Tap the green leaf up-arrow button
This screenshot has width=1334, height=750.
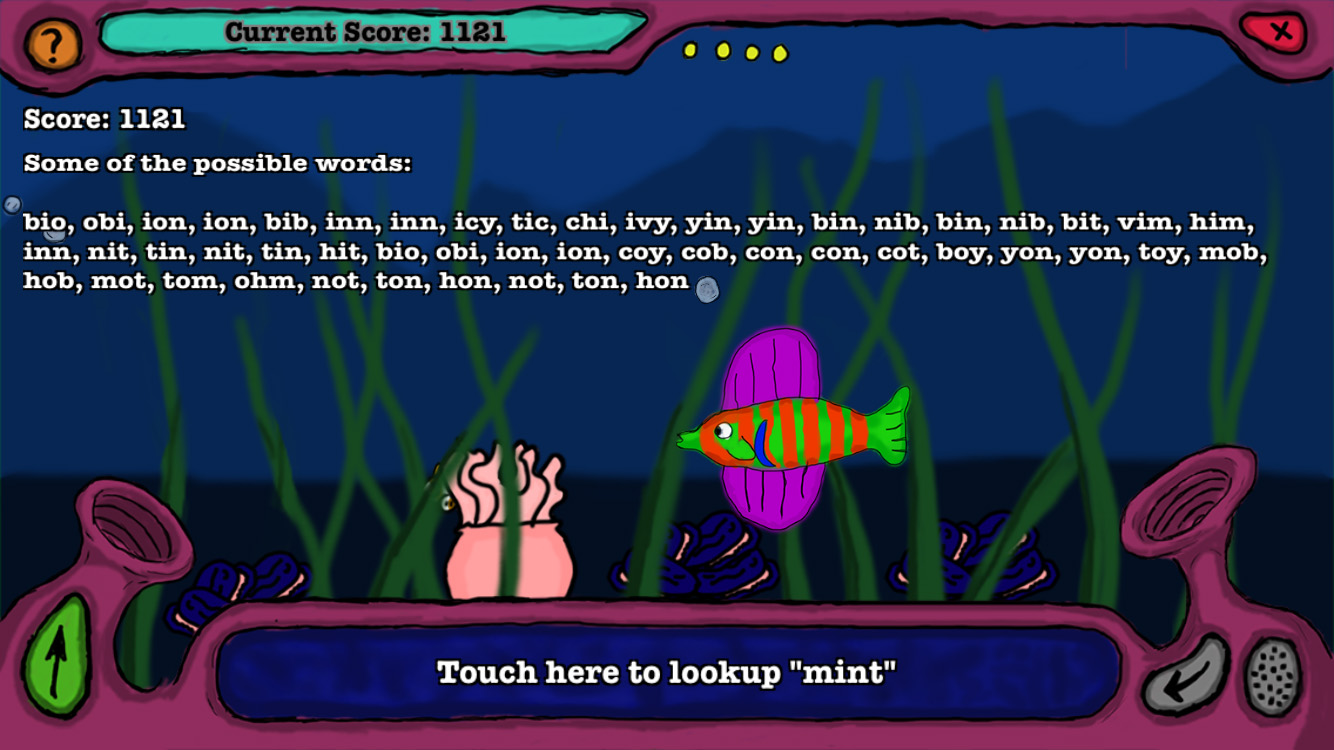point(56,656)
